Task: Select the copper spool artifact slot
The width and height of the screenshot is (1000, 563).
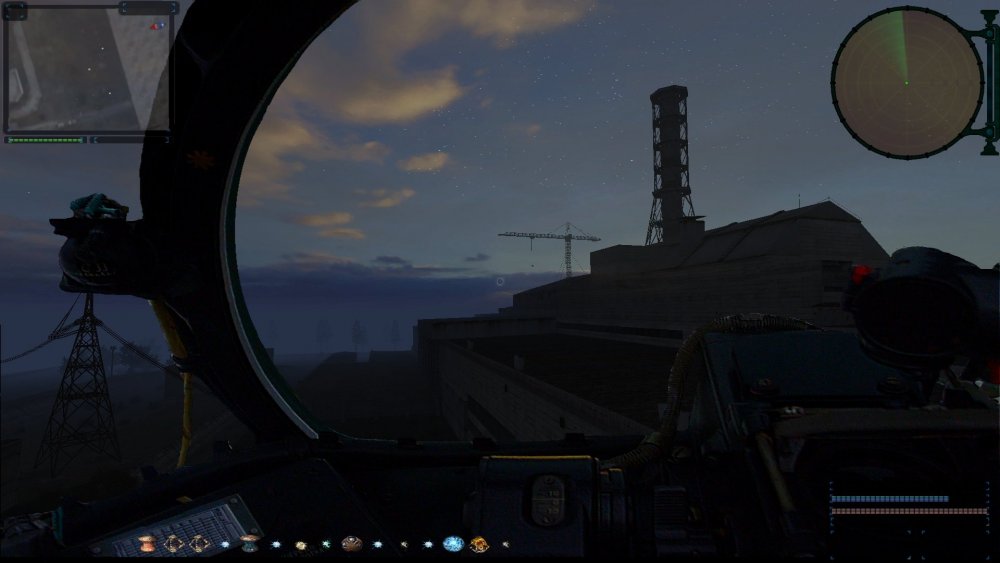Action: (x=148, y=543)
